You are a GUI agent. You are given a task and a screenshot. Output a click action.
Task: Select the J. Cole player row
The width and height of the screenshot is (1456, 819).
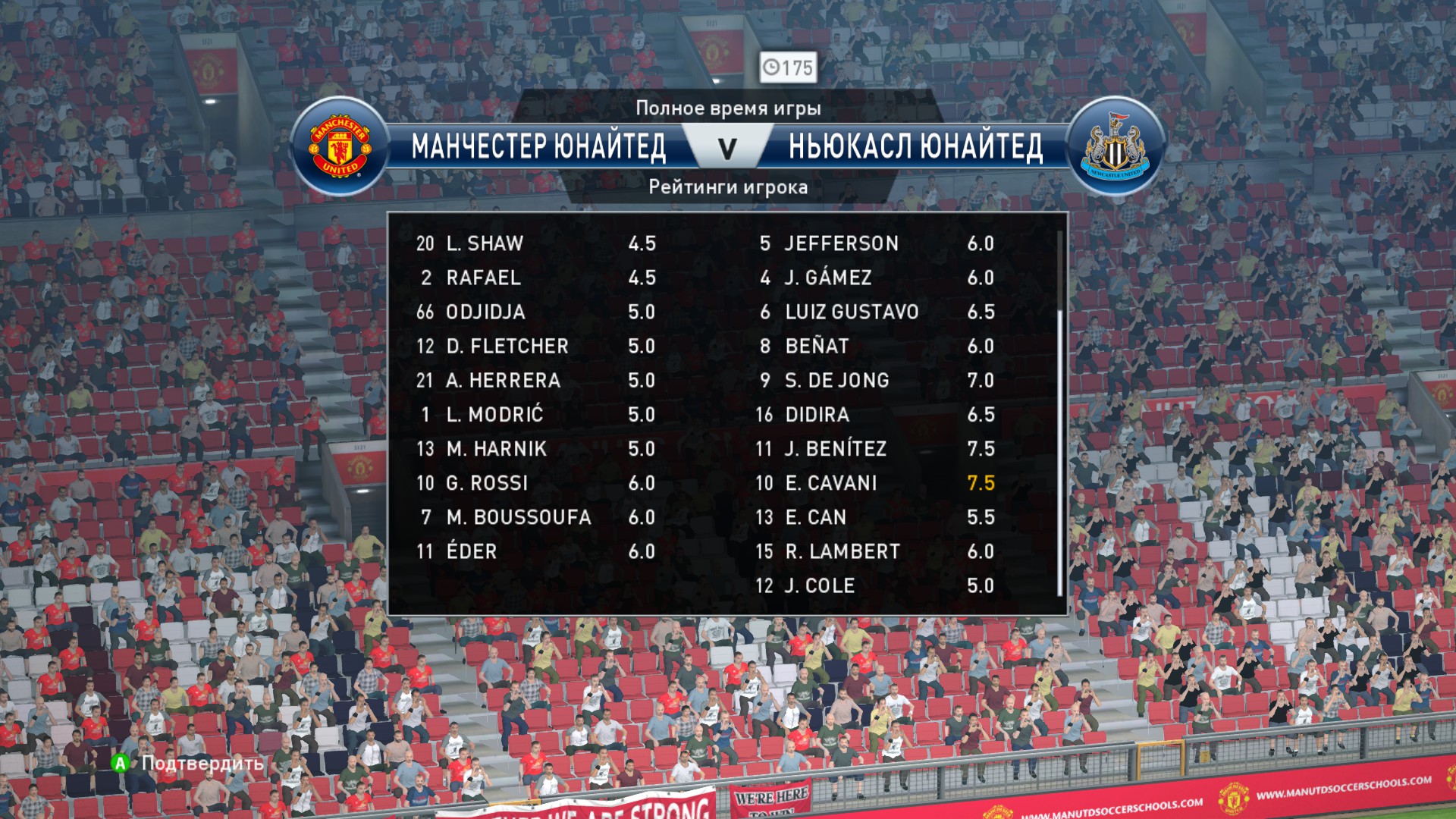[876, 585]
